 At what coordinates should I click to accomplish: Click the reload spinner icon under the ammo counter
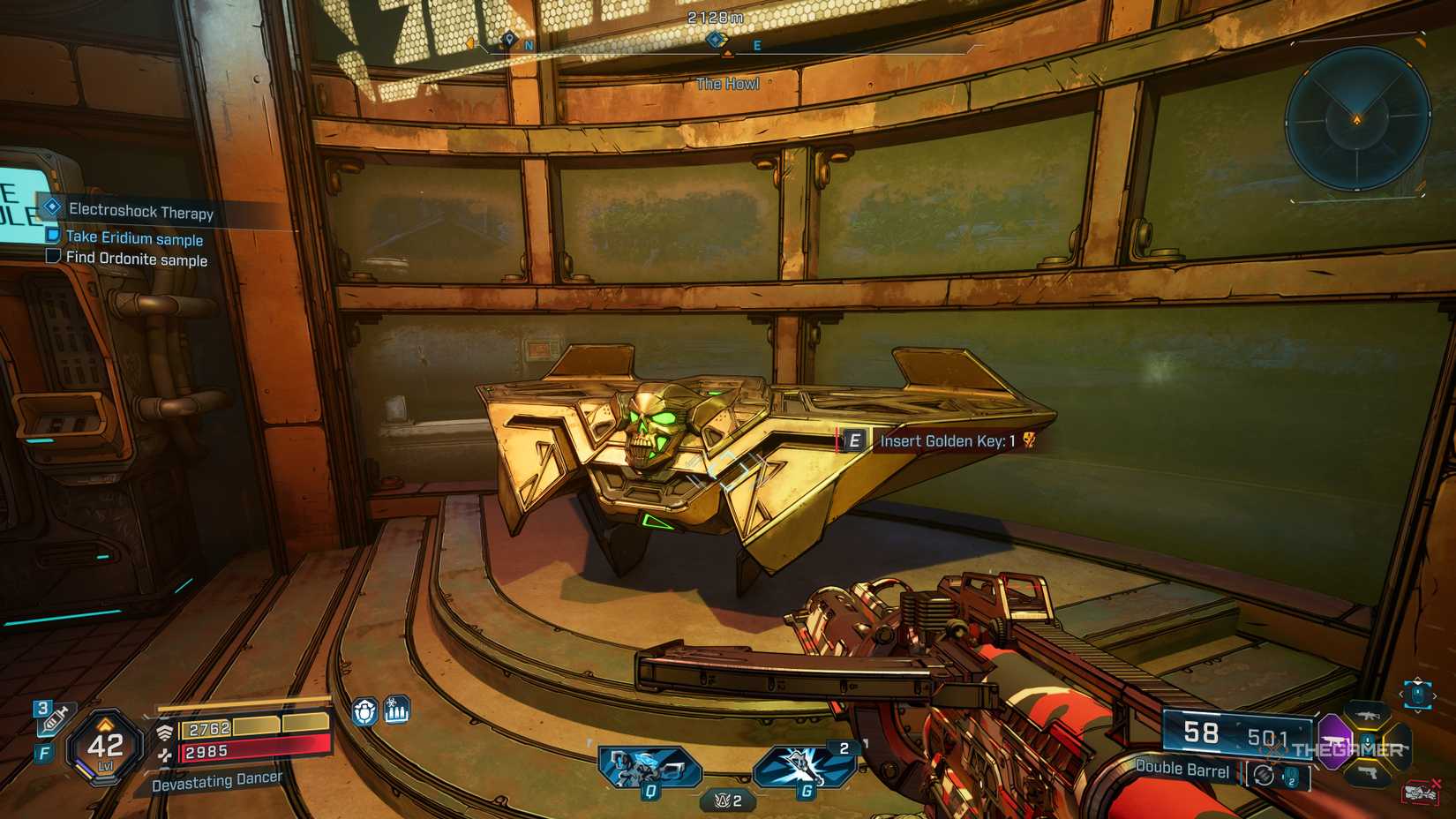coord(1264,774)
